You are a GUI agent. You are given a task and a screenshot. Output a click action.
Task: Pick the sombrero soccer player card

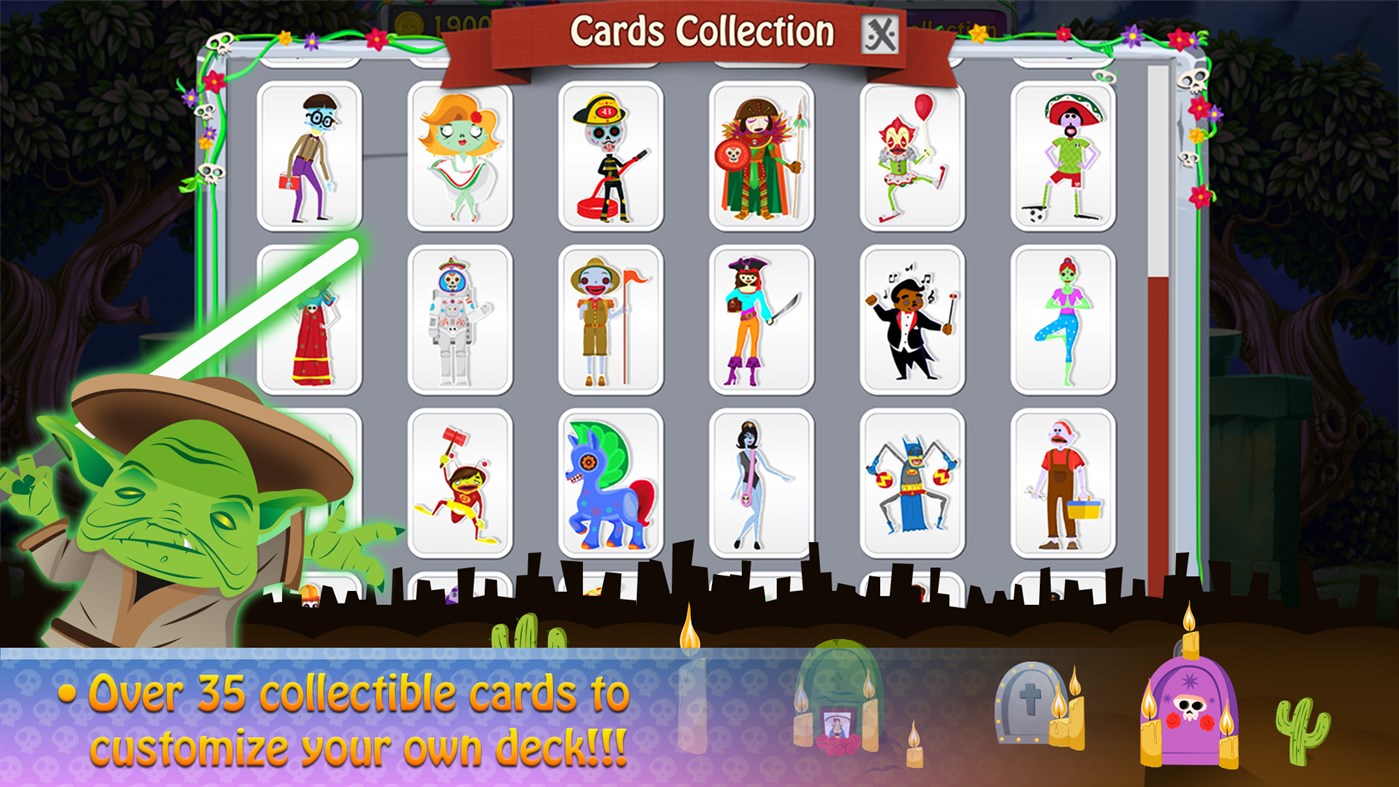click(x=1063, y=155)
